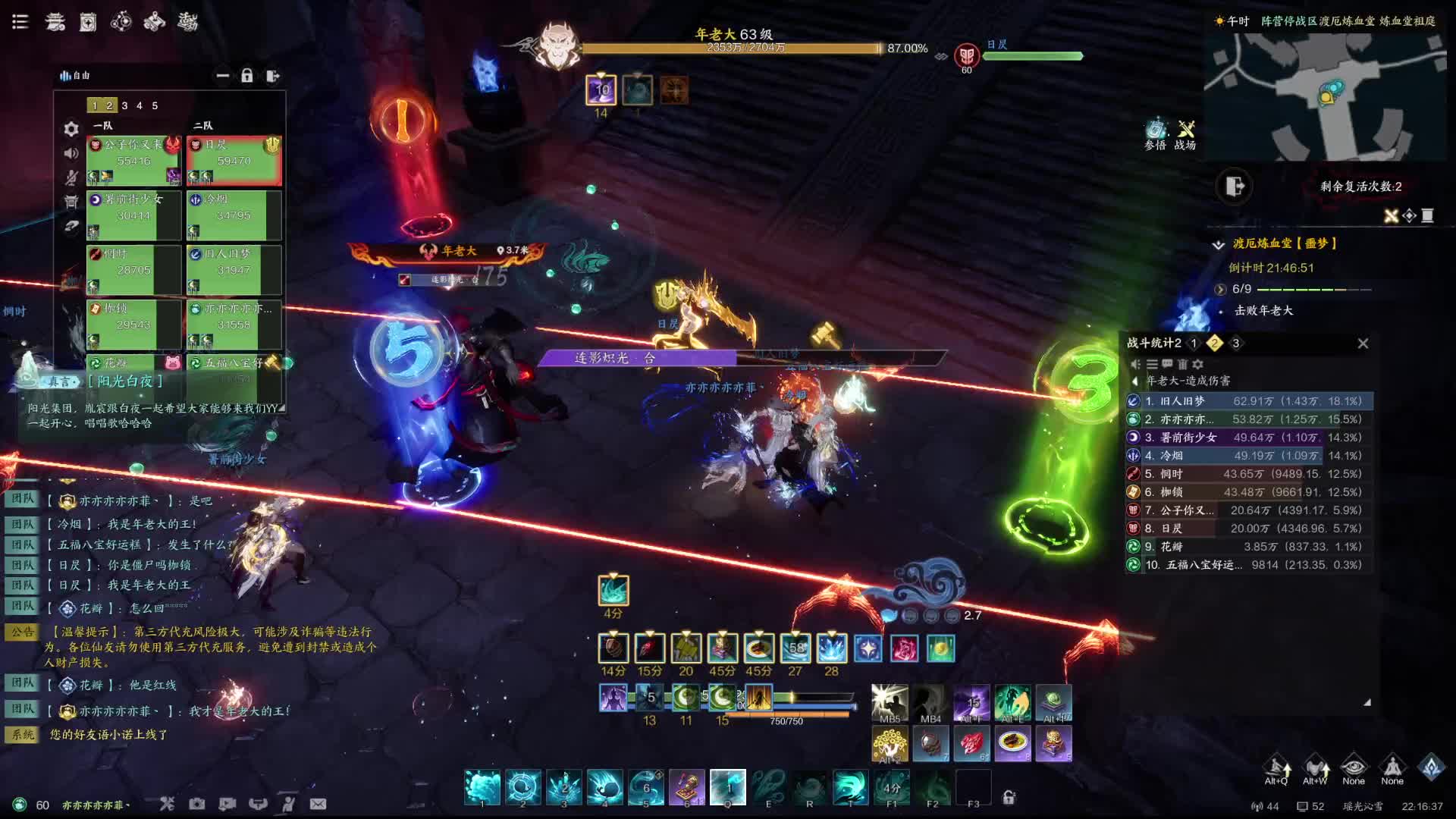1456x819 pixels.
Task: Switch raid panel to group page 3
Action: coord(124,105)
